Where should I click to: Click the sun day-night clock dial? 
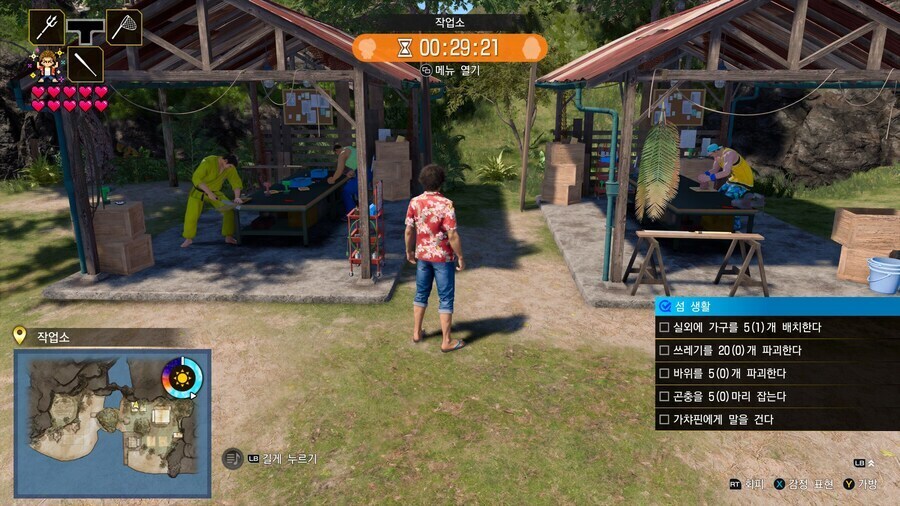[182, 378]
